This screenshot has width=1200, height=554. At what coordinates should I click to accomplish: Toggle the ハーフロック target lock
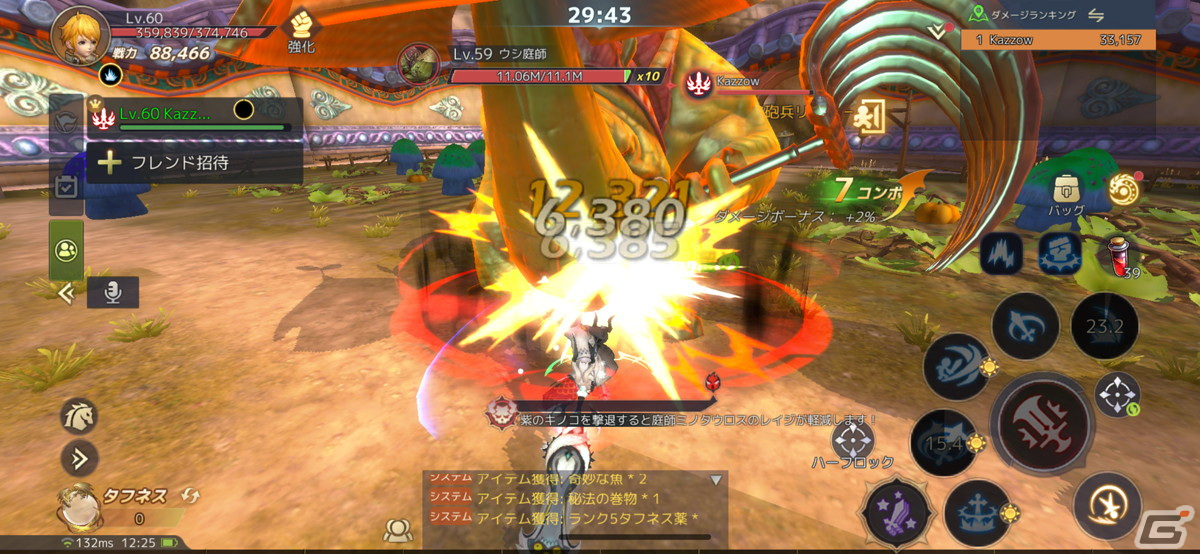[852, 443]
